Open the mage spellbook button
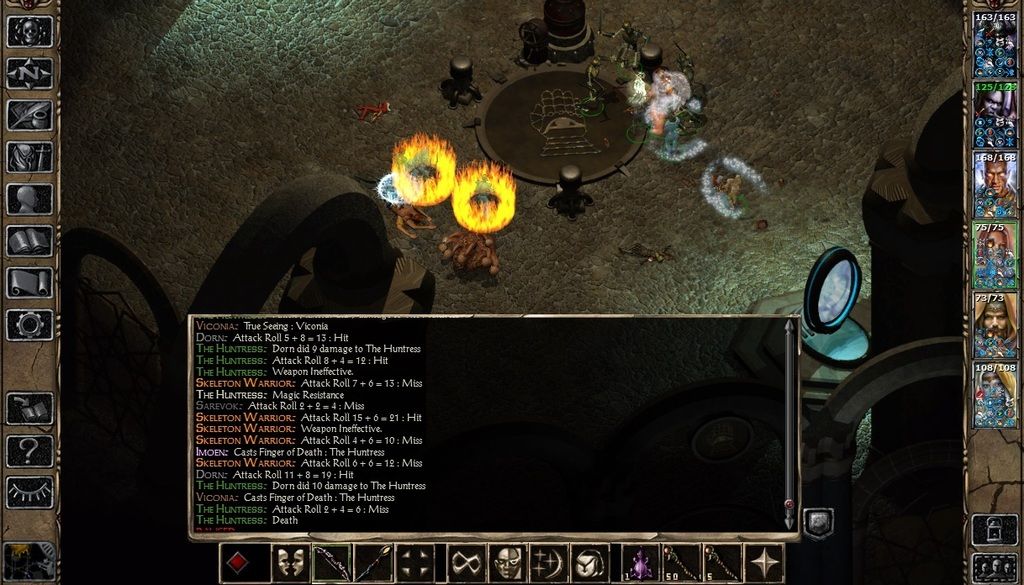Viewport: 1024px width, 585px height. click(30, 241)
